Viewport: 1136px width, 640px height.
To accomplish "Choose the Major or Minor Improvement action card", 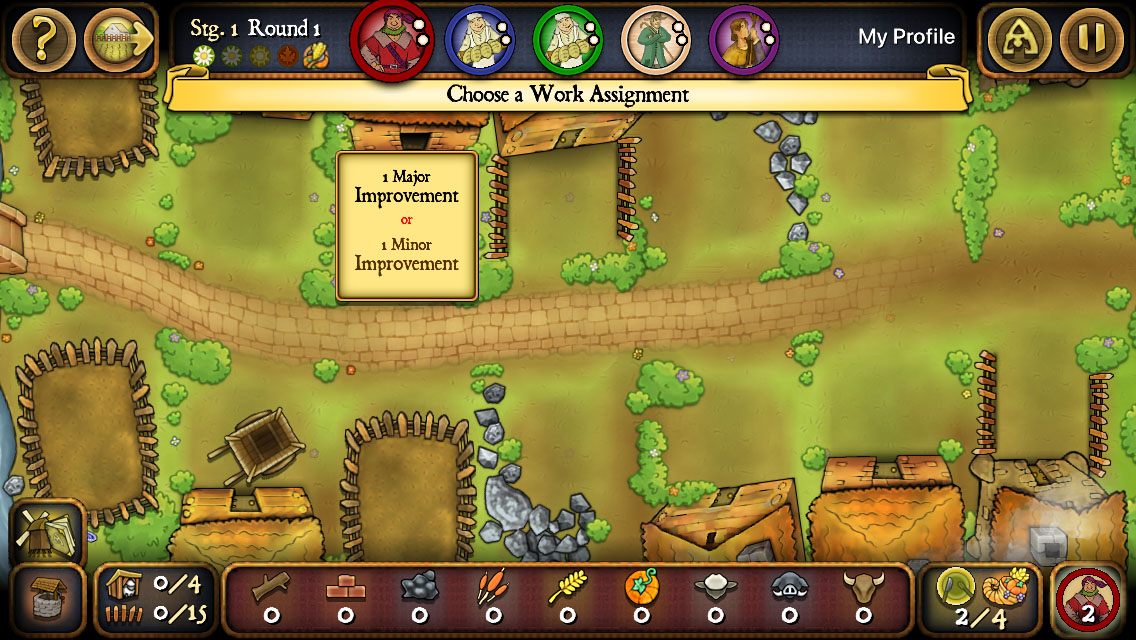I will click(407, 225).
